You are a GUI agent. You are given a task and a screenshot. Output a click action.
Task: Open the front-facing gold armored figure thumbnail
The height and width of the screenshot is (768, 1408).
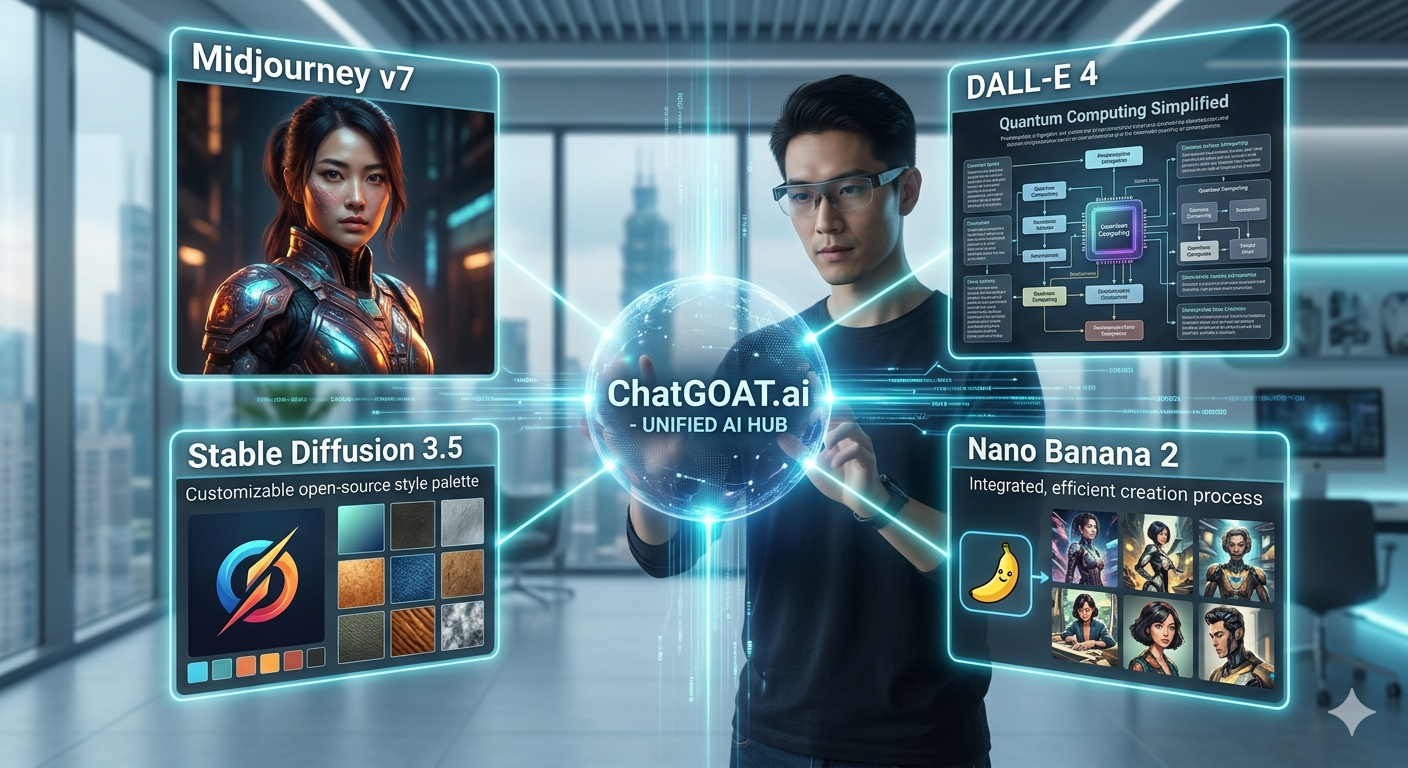(1234, 563)
